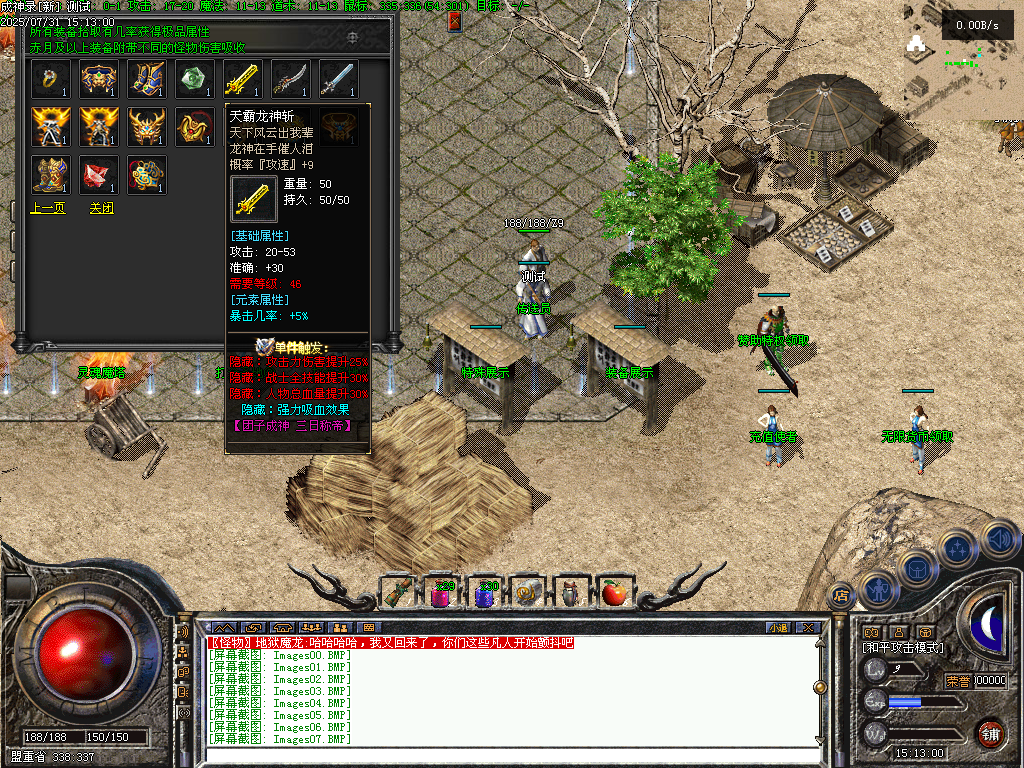Open the bag round button
1024x768 pixels.
tap(916, 567)
